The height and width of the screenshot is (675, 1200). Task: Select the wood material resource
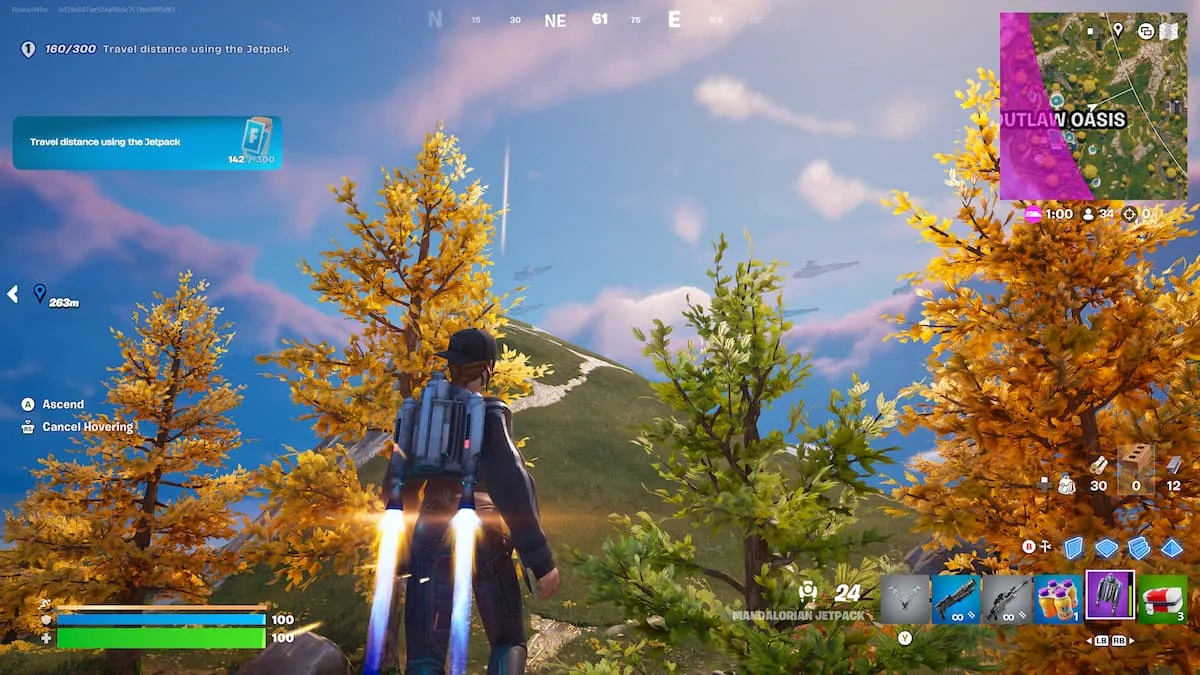point(1098,465)
